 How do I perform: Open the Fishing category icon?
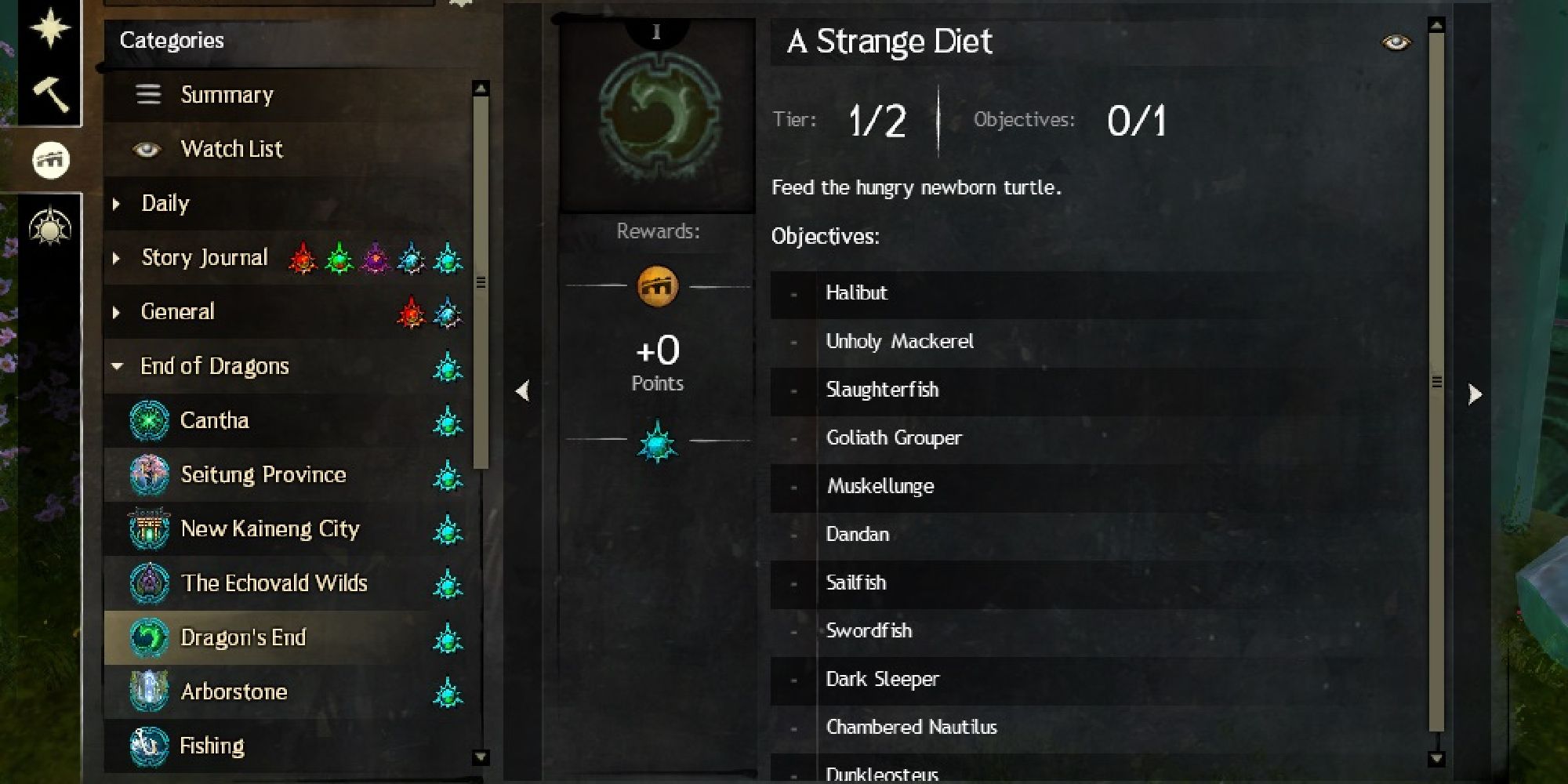tap(149, 745)
